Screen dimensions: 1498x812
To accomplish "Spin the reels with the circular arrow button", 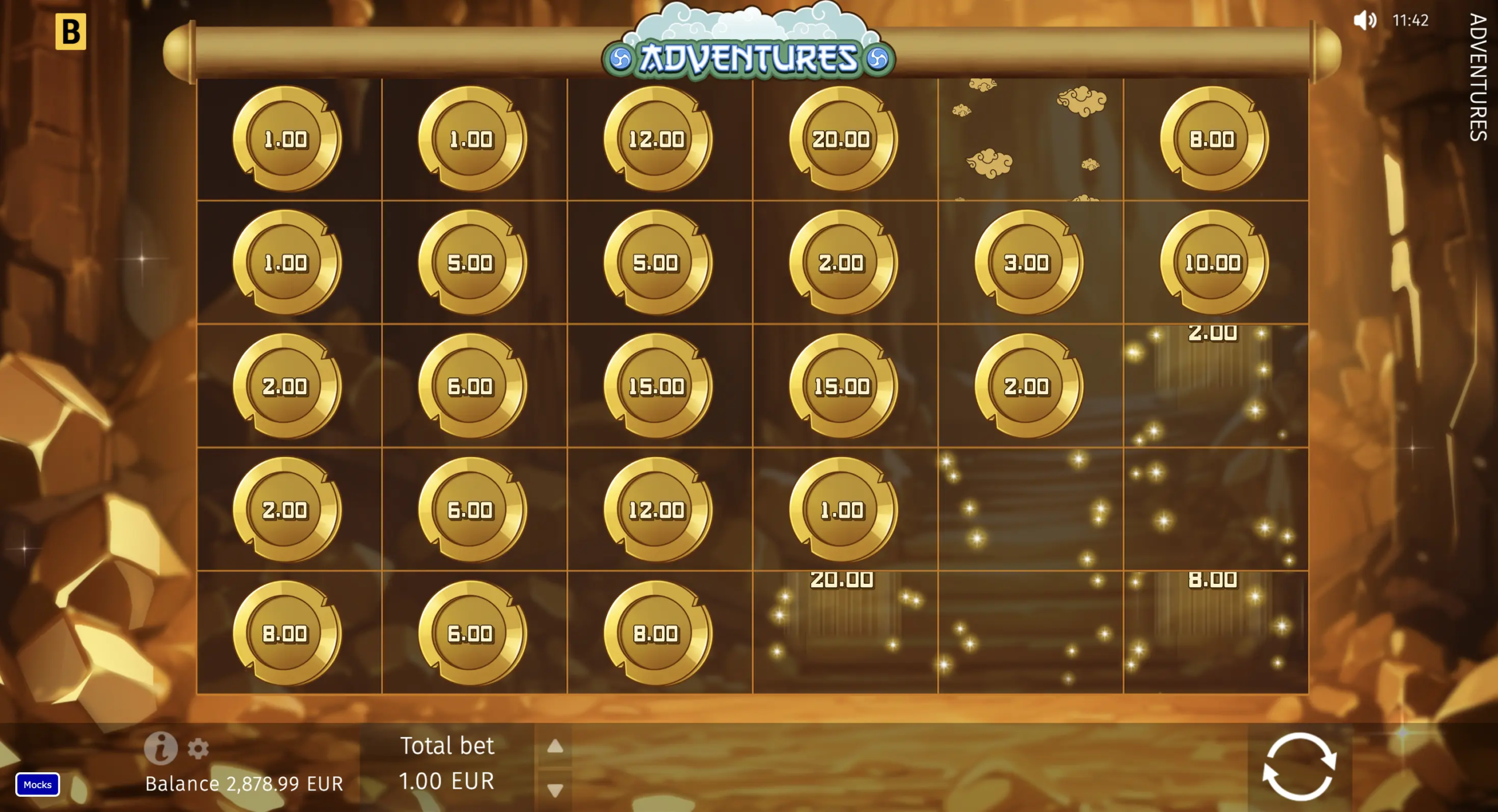I will click(1299, 766).
